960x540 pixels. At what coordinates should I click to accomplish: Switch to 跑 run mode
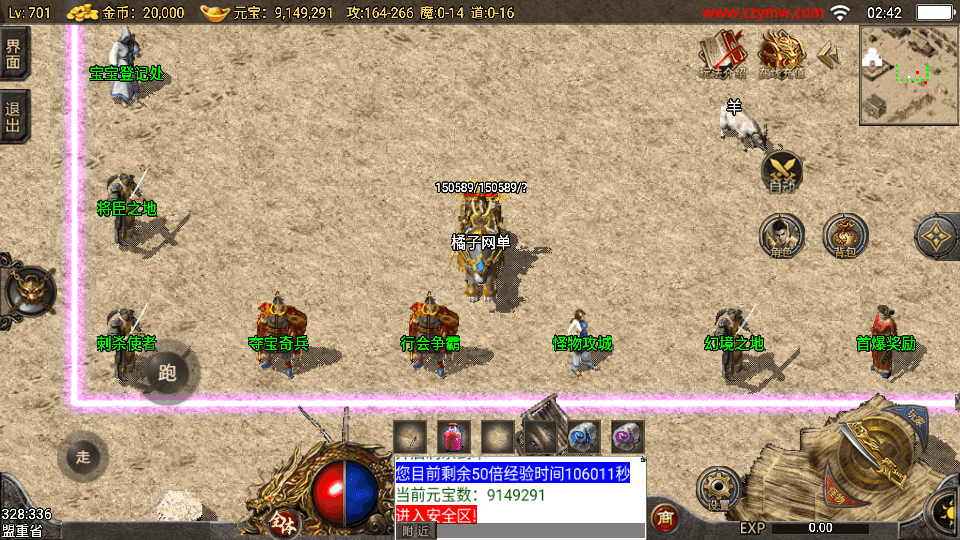(x=167, y=374)
